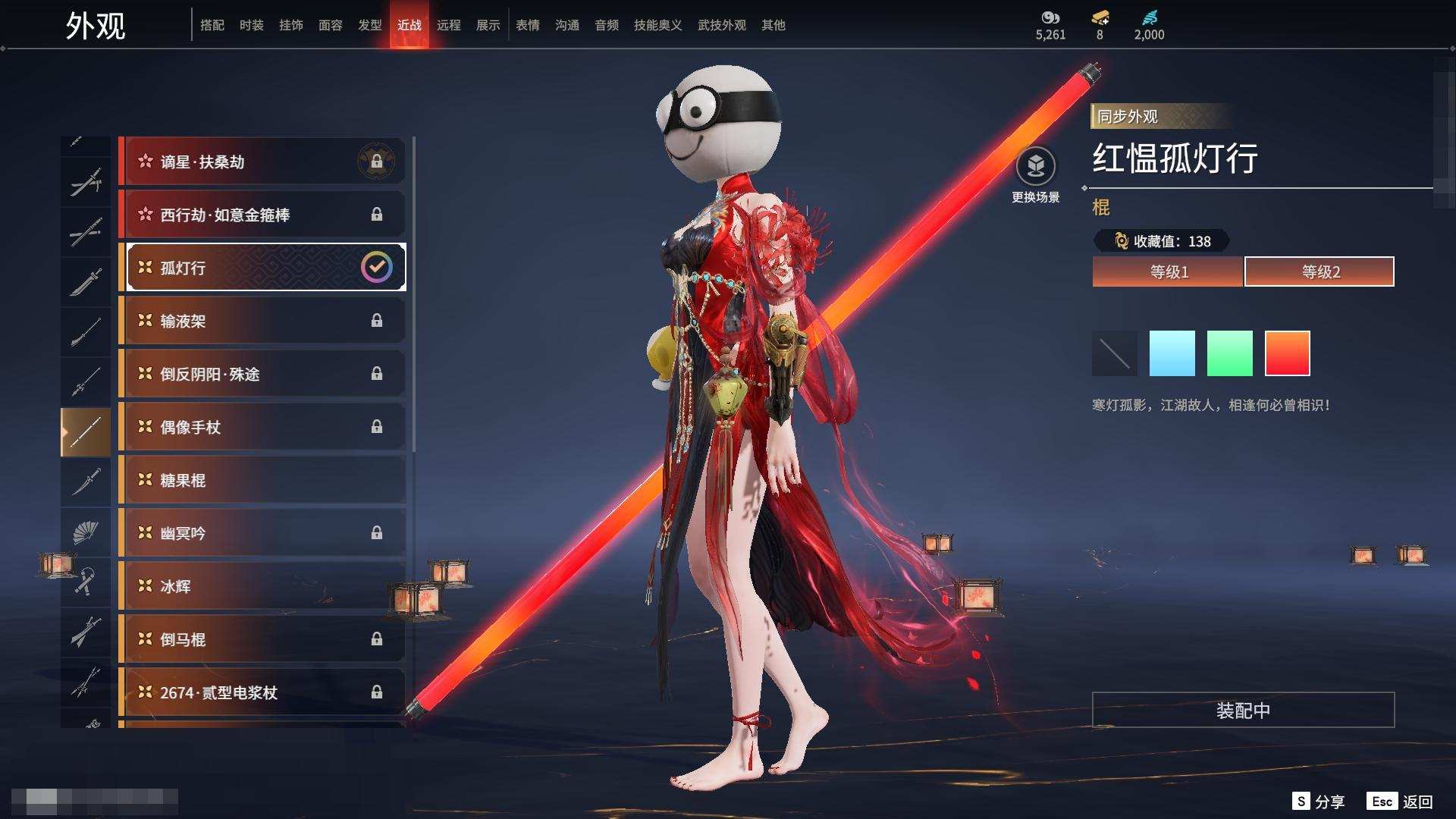Pick the light blue color swatch
Viewport: 1456px width, 819px height.
(x=1172, y=353)
